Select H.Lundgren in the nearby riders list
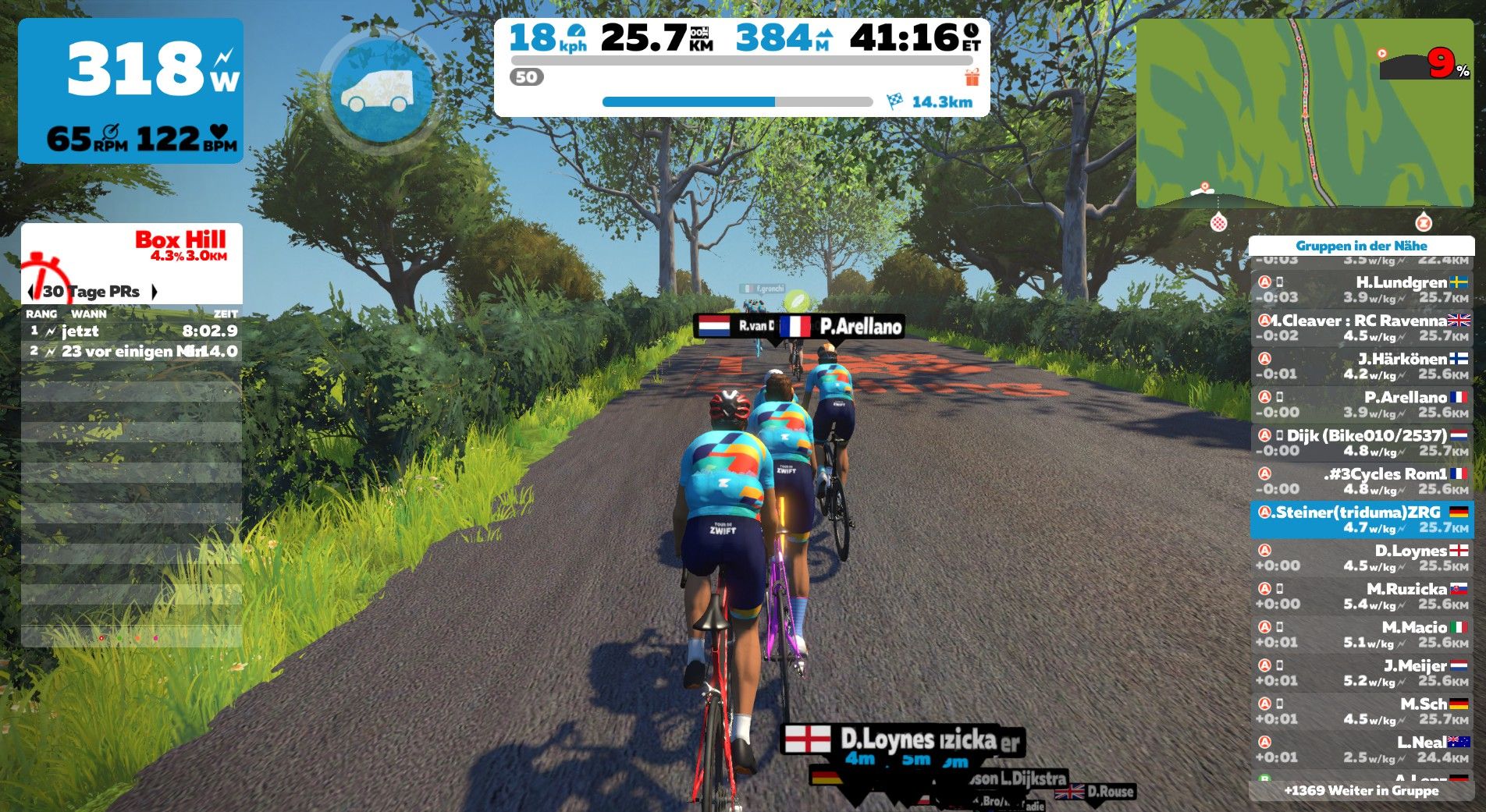 [1361, 289]
